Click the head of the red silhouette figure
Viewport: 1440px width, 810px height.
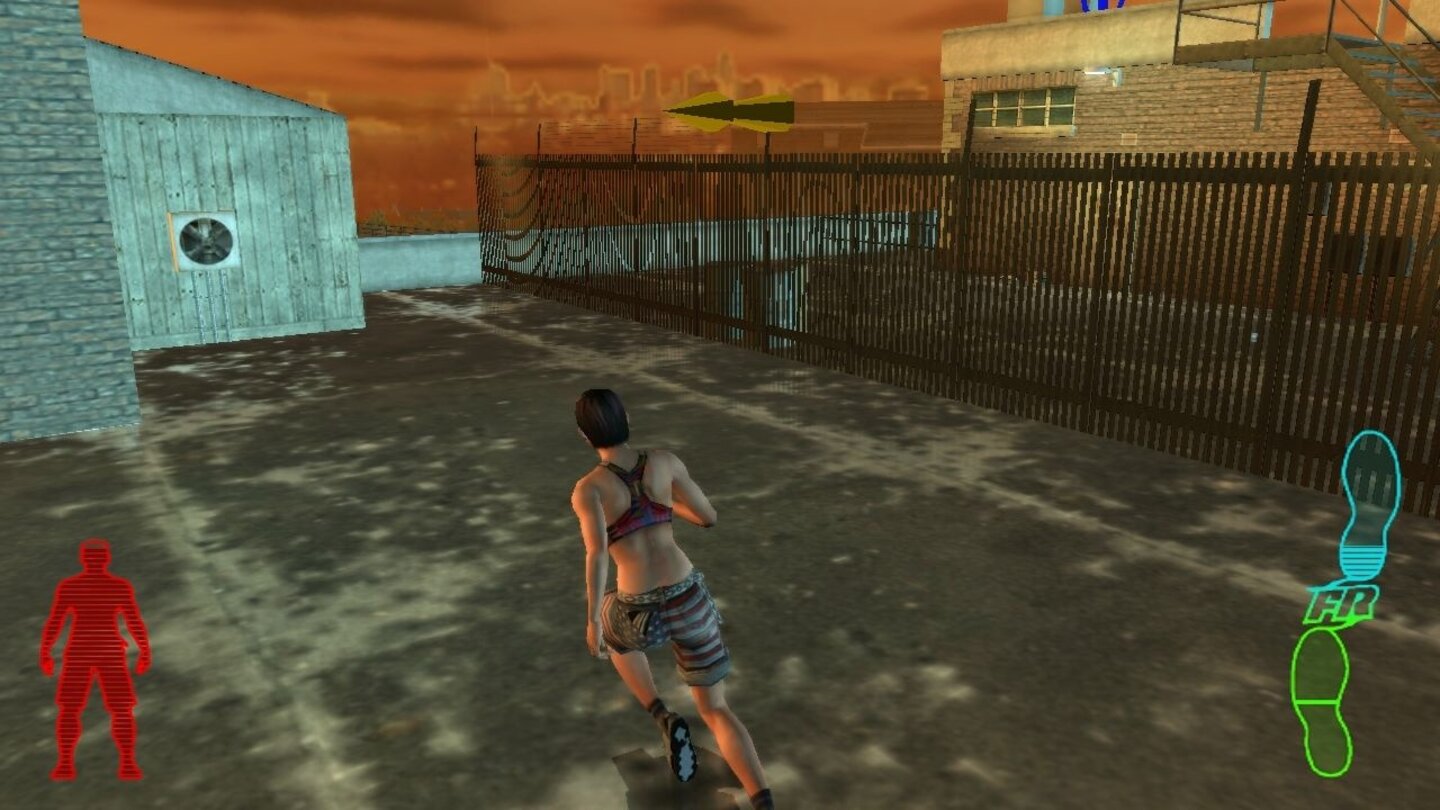(94, 555)
